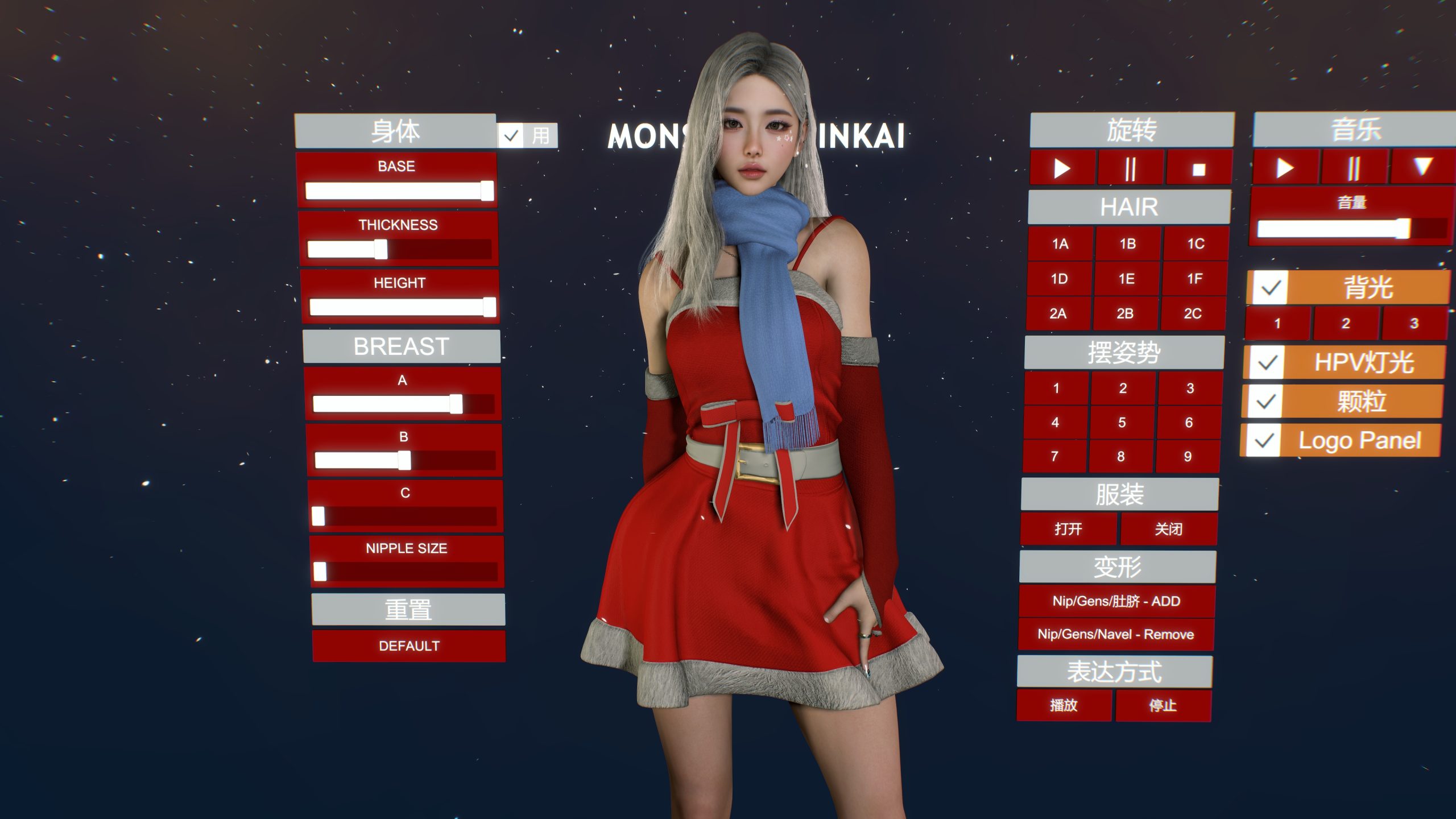1456x819 pixels.
Task: Select hair style 1A
Action: [x=1060, y=244]
